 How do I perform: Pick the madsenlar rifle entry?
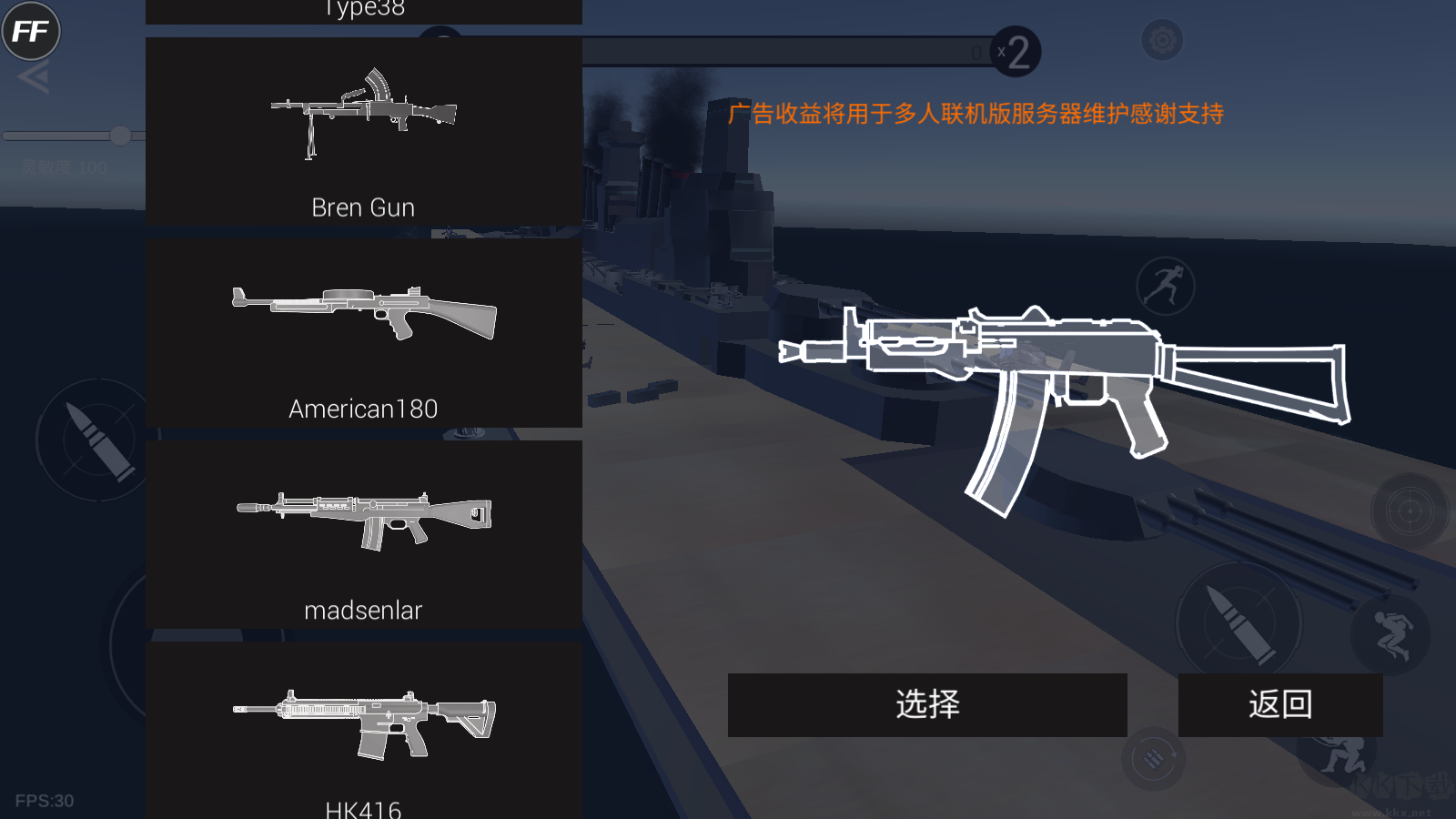(x=363, y=535)
